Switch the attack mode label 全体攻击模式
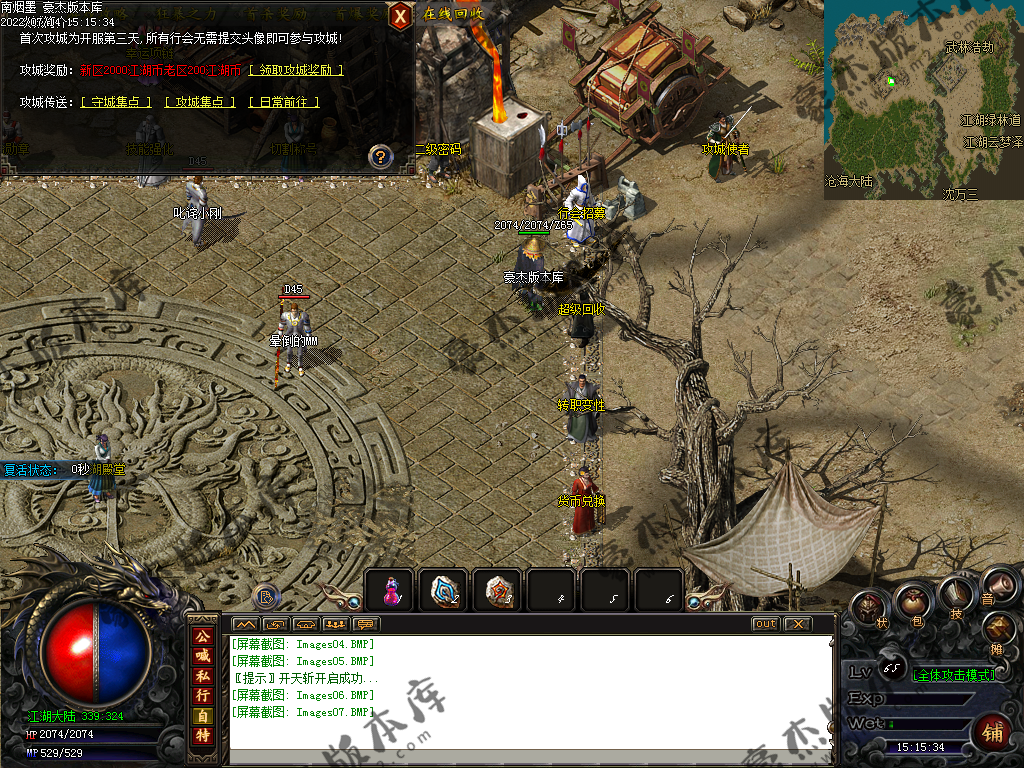 pos(954,675)
